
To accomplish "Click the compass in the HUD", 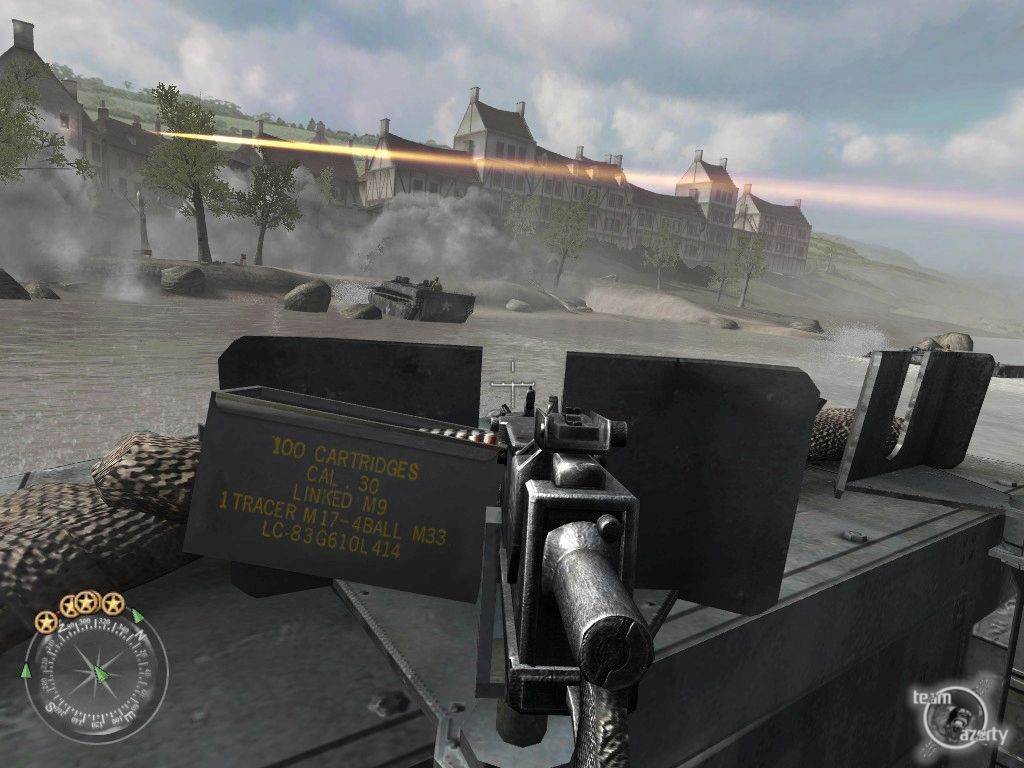I will [x=95, y=675].
